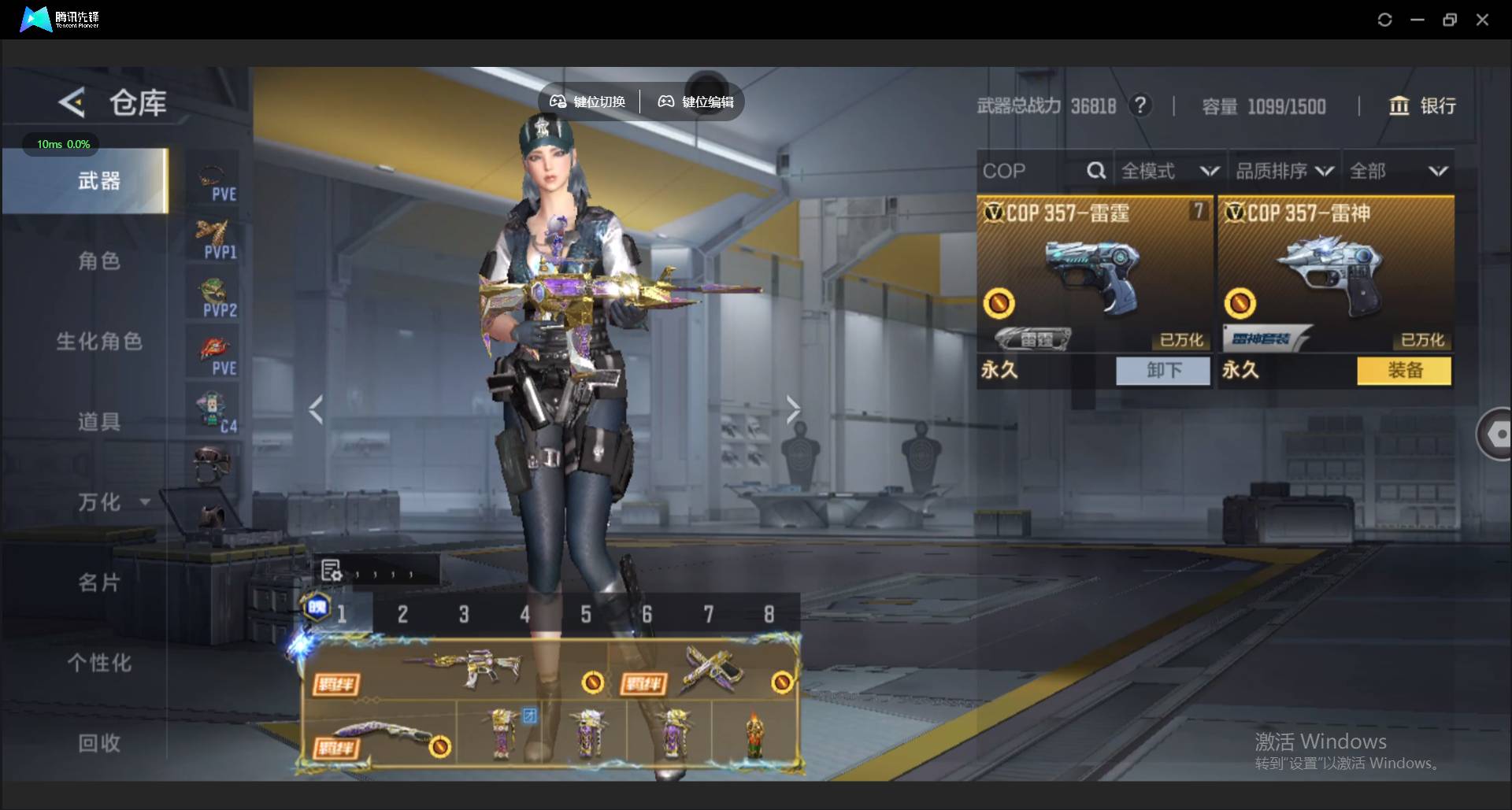The height and width of the screenshot is (810, 1512).
Task: Rotate to the next character with right arrow
Action: [792, 409]
